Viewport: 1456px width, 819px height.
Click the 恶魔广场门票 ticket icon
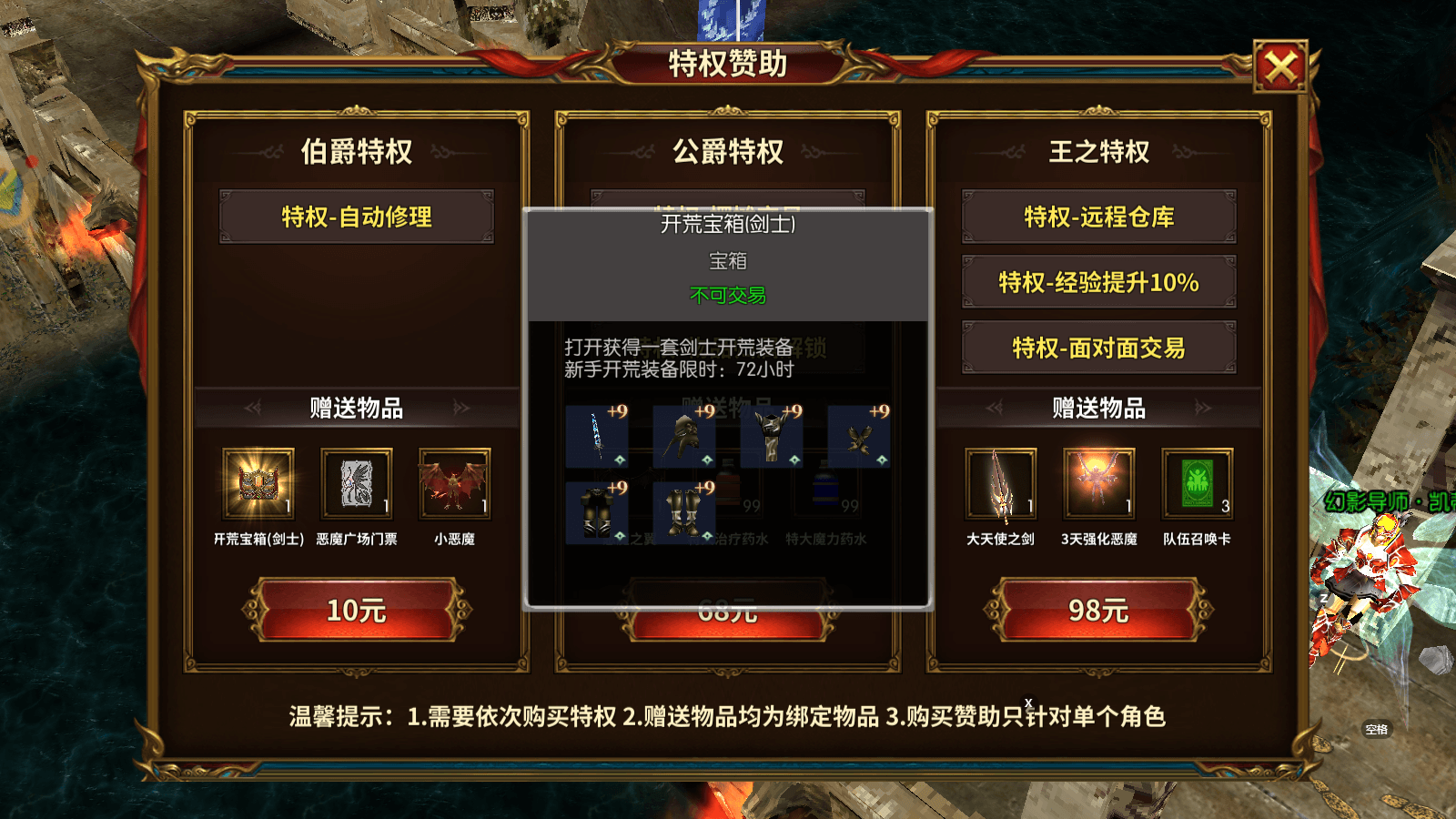[356, 482]
